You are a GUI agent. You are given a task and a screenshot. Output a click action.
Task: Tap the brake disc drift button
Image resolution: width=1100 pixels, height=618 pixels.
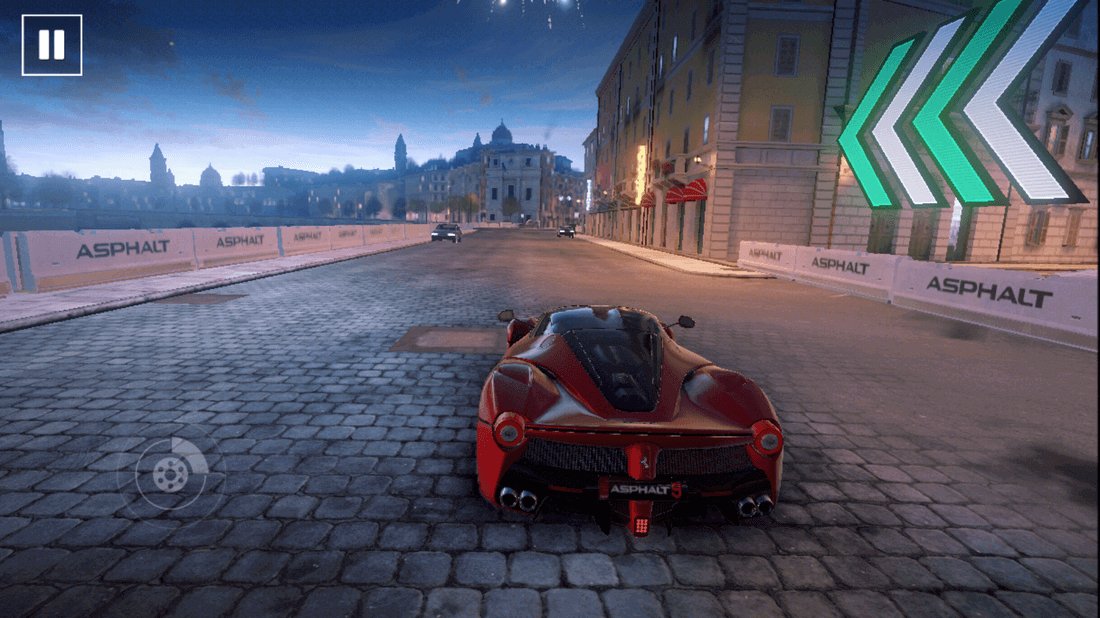[171, 477]
